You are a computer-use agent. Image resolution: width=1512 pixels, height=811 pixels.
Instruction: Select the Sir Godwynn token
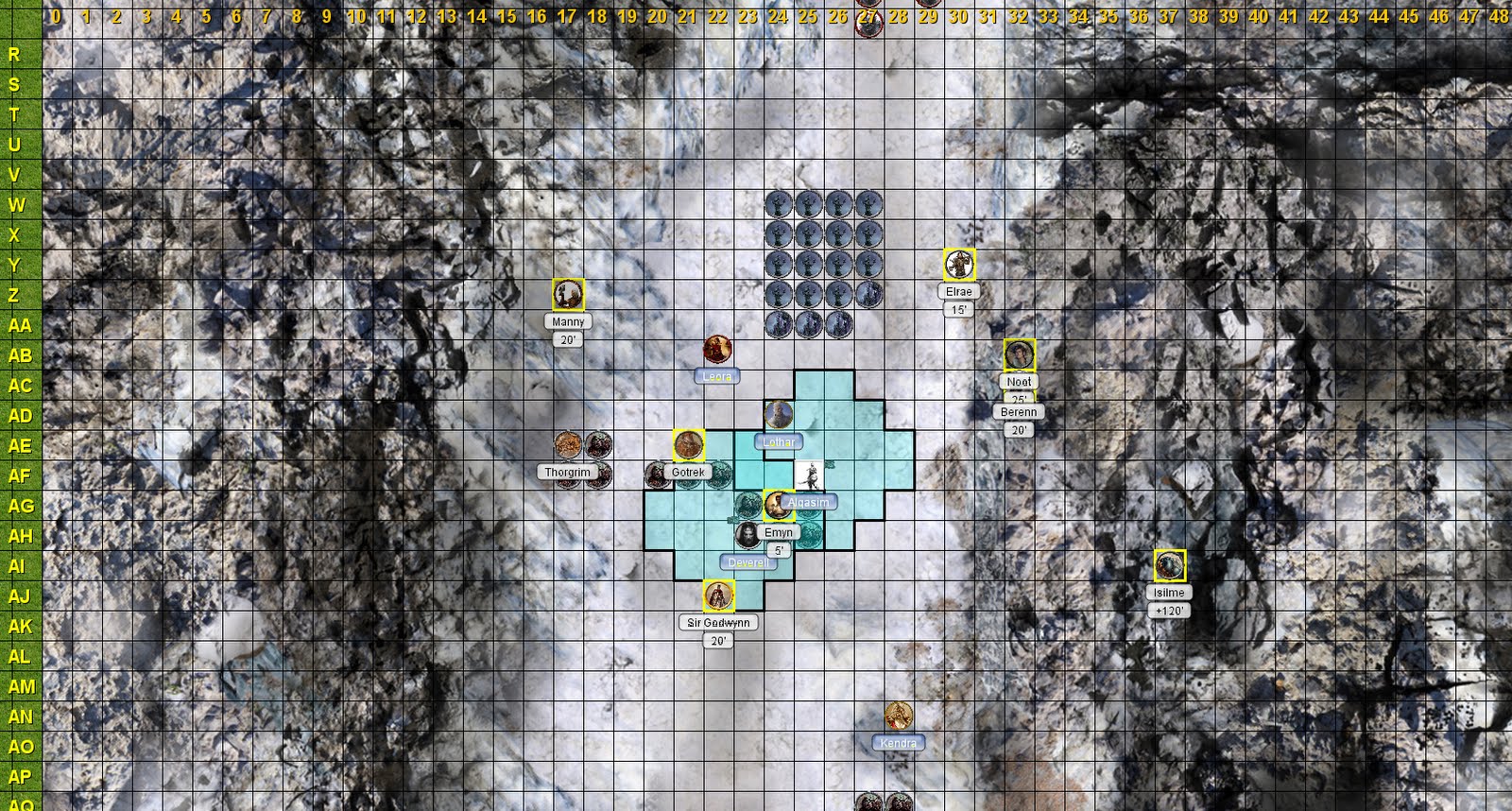tap(719, 596)
